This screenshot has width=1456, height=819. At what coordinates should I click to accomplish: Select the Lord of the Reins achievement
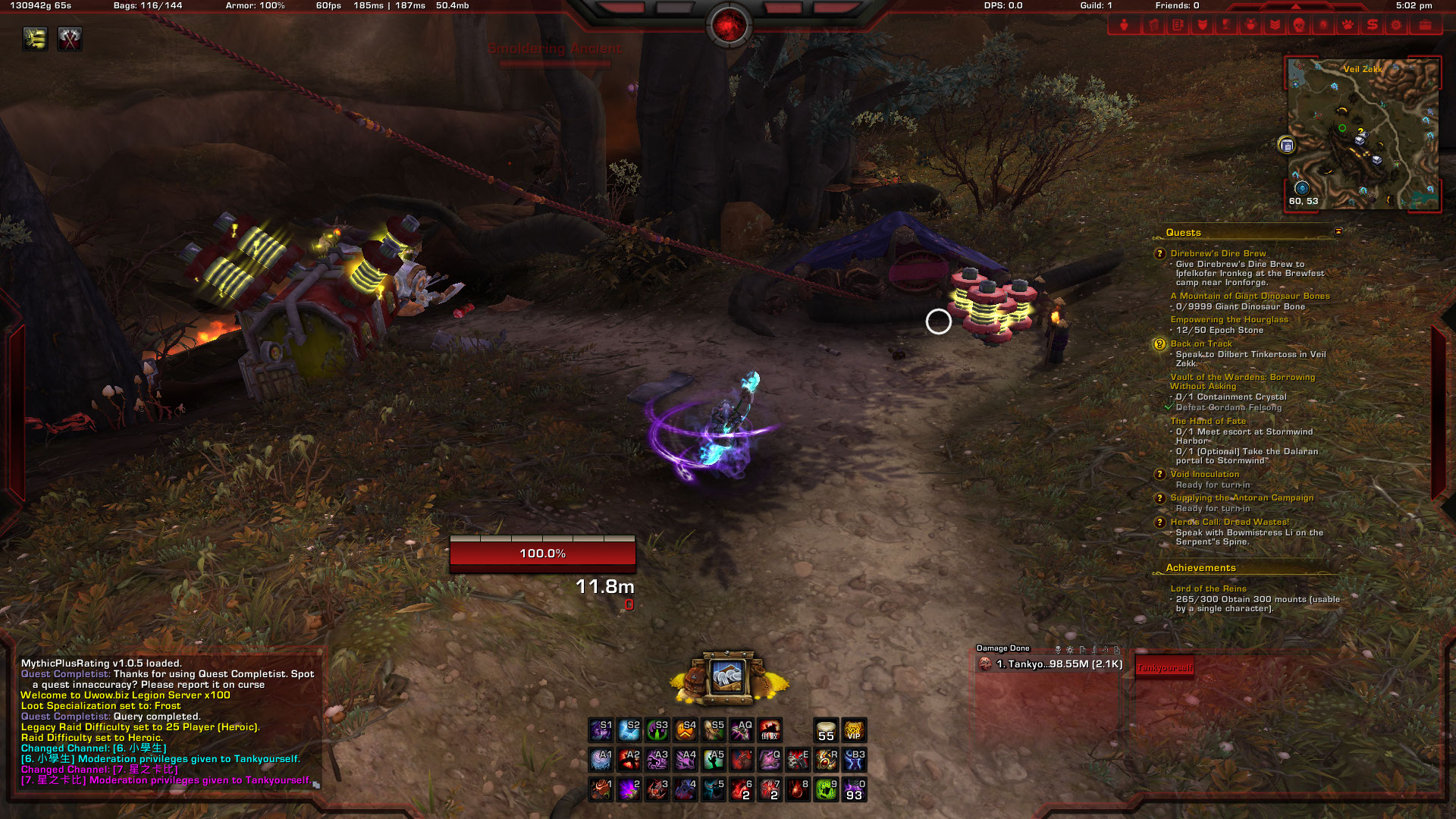tap(1208, 588)
